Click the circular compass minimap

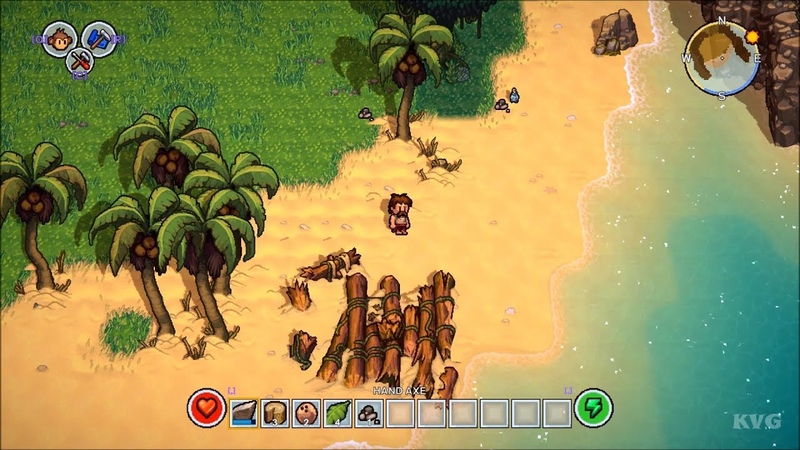point(722,58)
